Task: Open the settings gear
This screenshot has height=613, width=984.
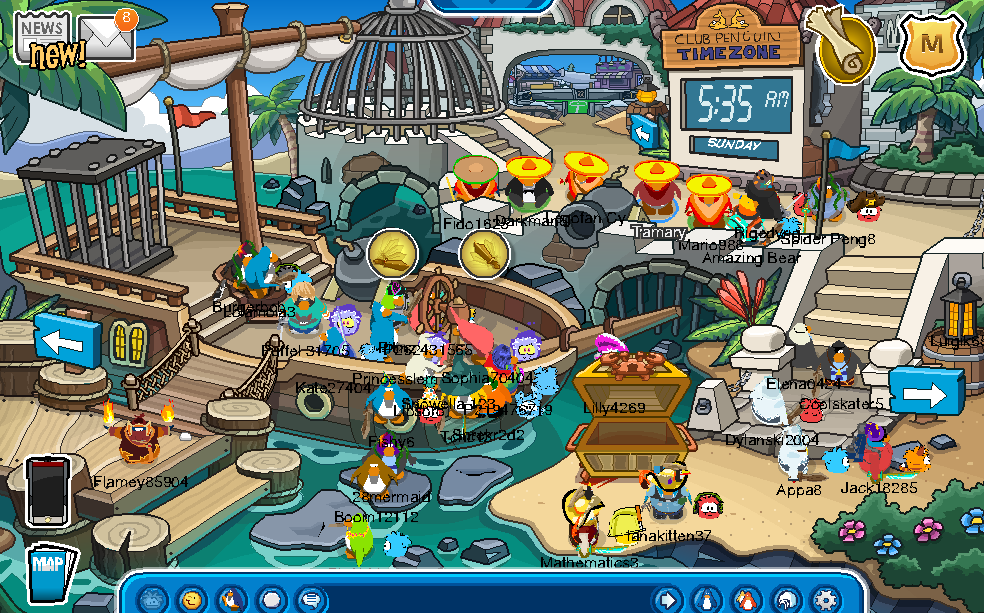Action: (826, 599)
